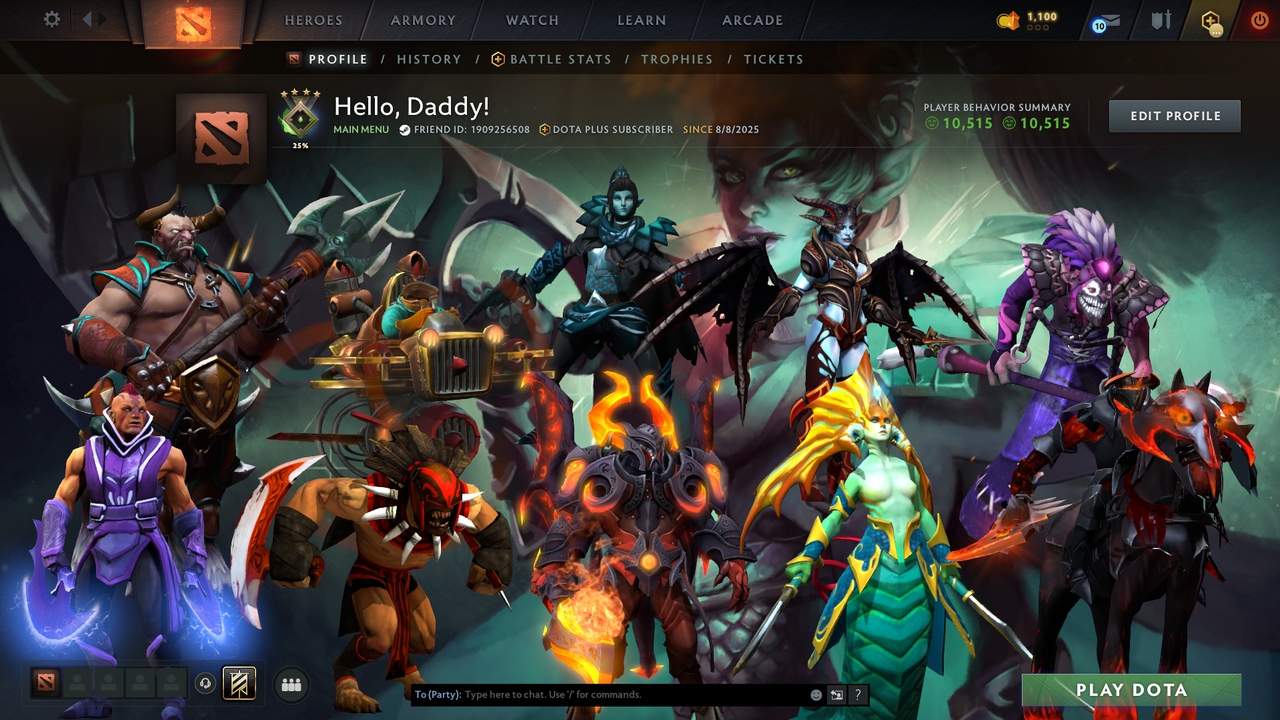1280x720 pixels.
Task: Click the EDIT PROFILE button
Action: (x=1174, y=115)
